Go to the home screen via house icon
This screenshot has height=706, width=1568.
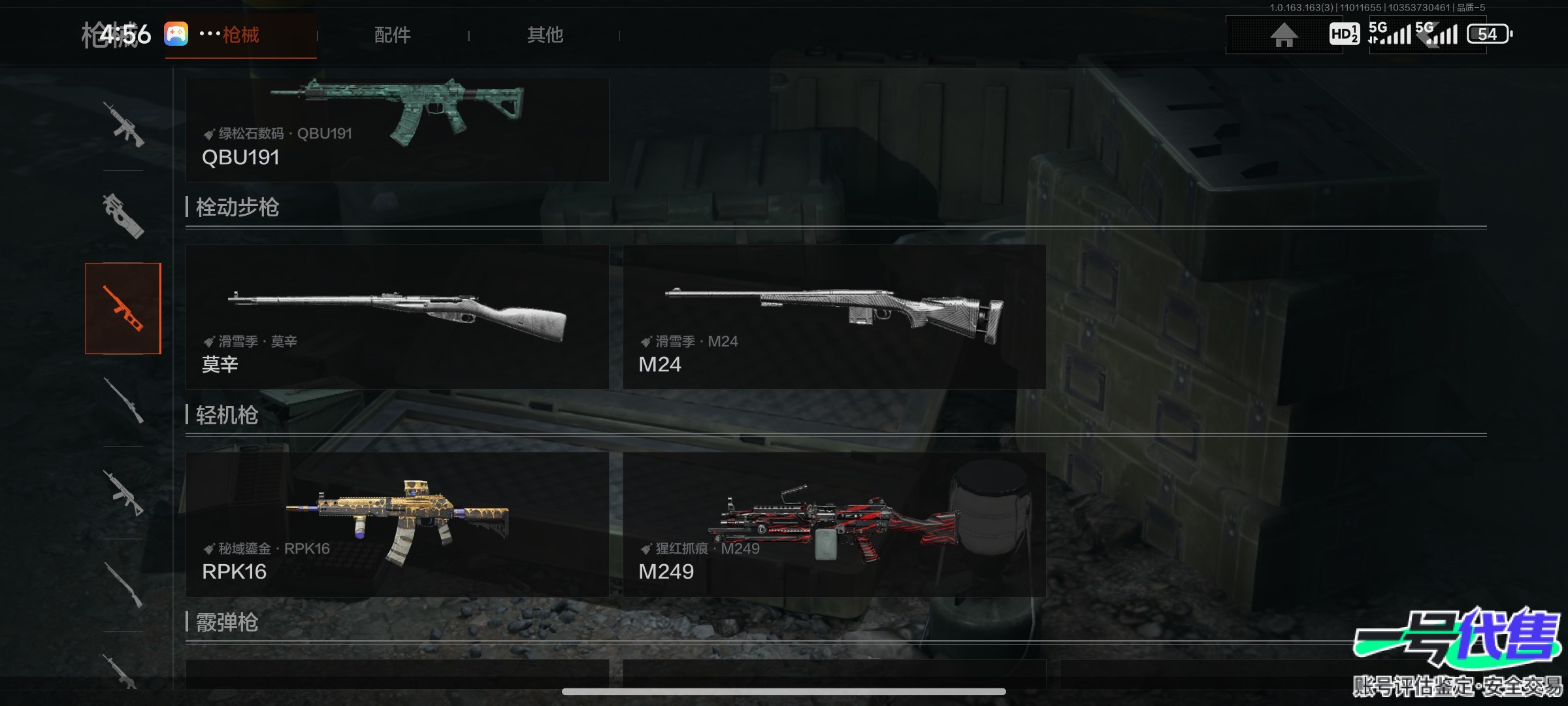pyautogui.click(x=1283, y=35)
